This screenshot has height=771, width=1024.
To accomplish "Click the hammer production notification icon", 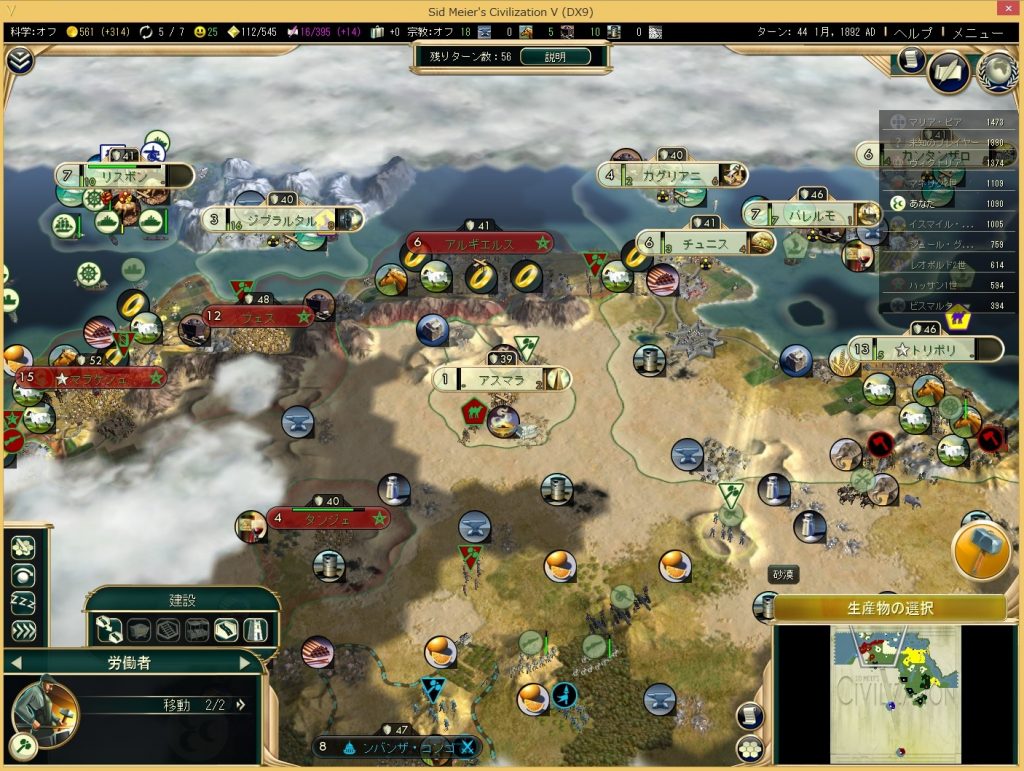I will [981, 551].
